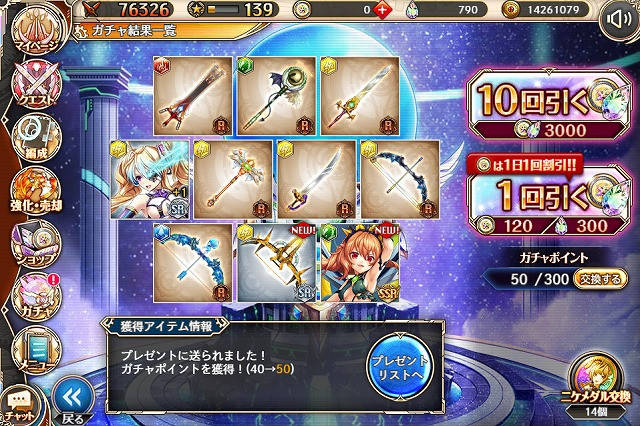The width and height of the screenshot is (640, 426).
Task: Select the SR blonde girl character card
Action: [x=148, y=179]
